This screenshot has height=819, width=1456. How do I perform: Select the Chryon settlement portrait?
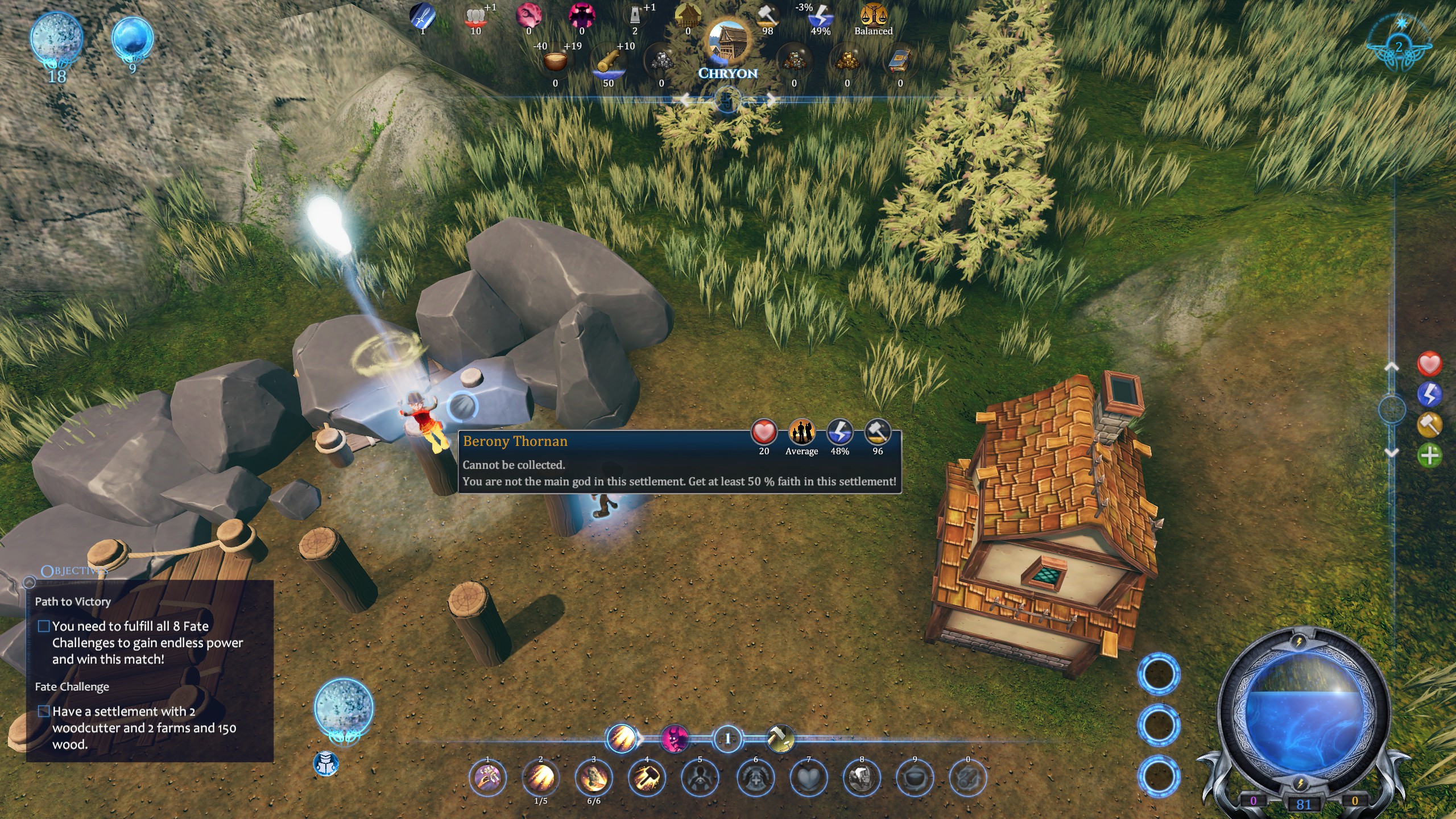727,43
